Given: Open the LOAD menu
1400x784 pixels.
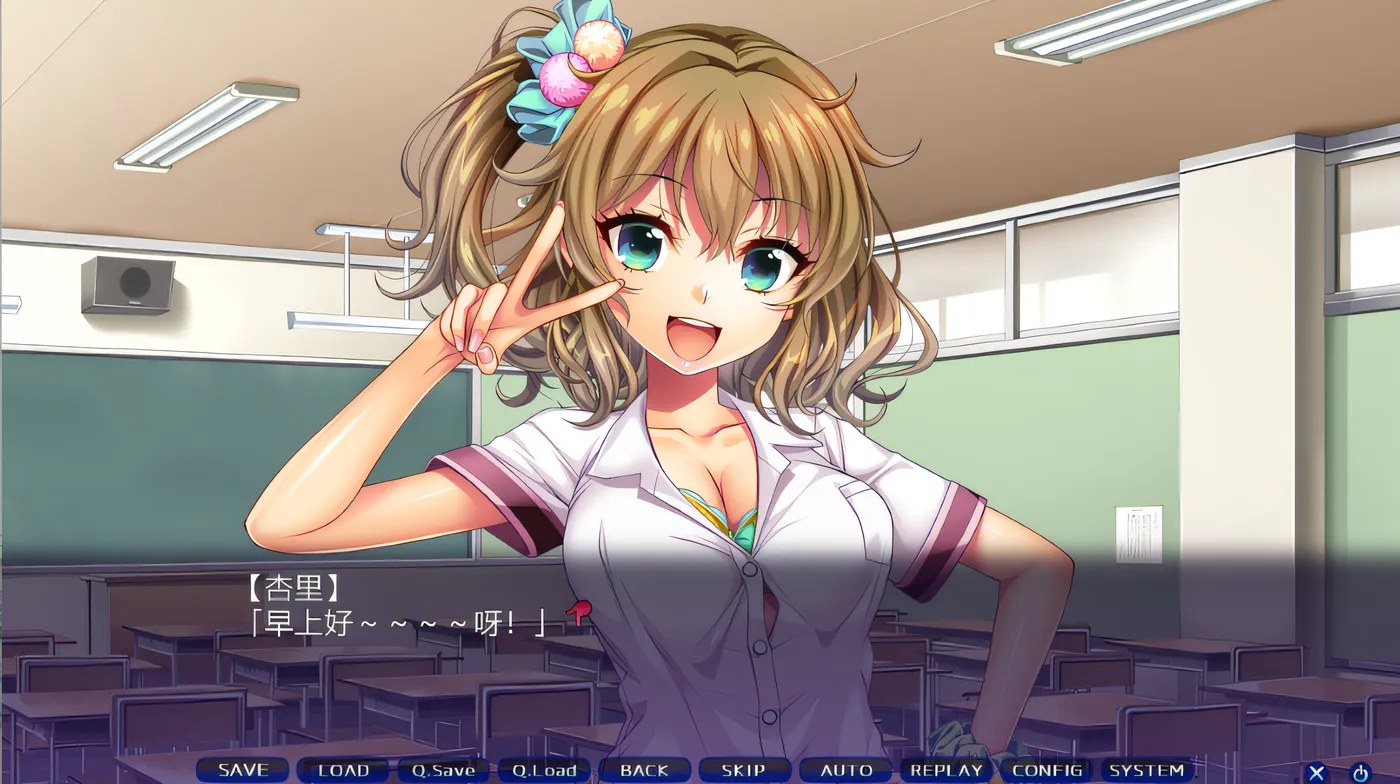Looking at the screenshot, I should click(x=343, y=770).
